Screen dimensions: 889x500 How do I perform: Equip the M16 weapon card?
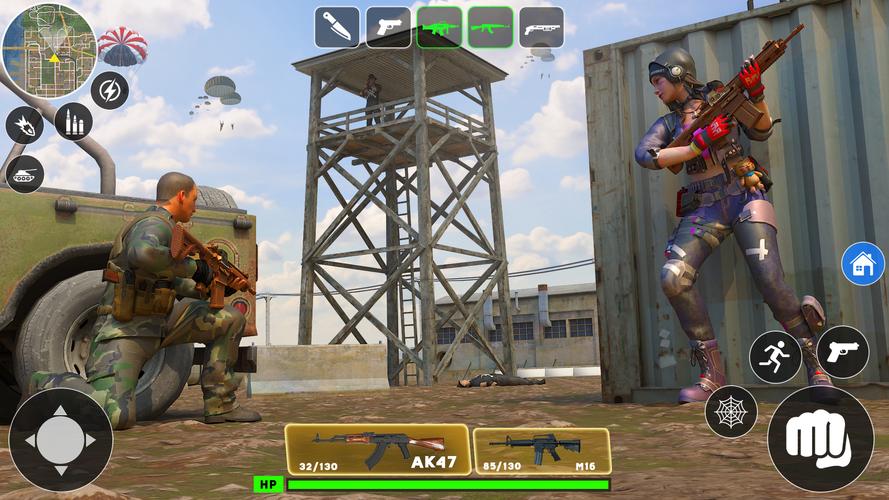pyautogui.click(x=541, y=451)
